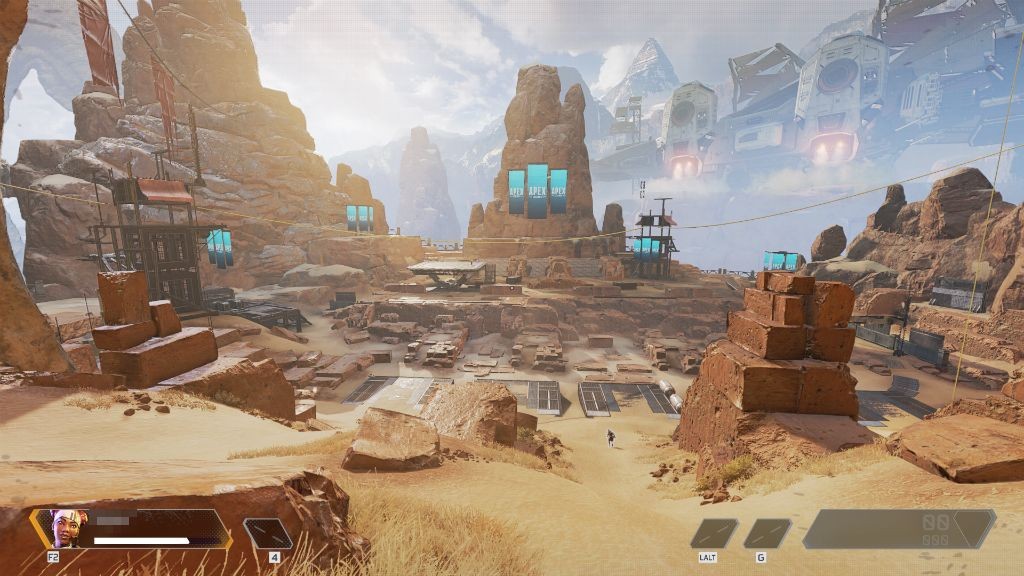Select the ordnance slot labeled G

point(767,533)
